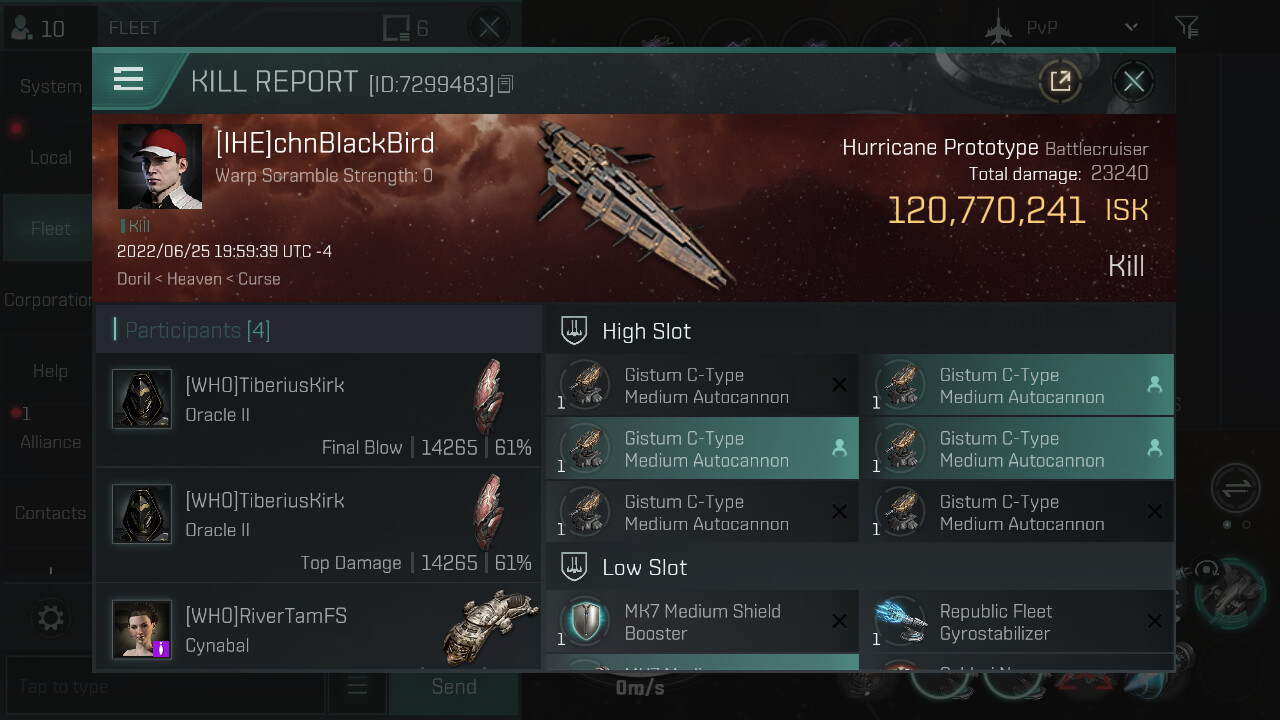Send the chat message

[453, 687]
